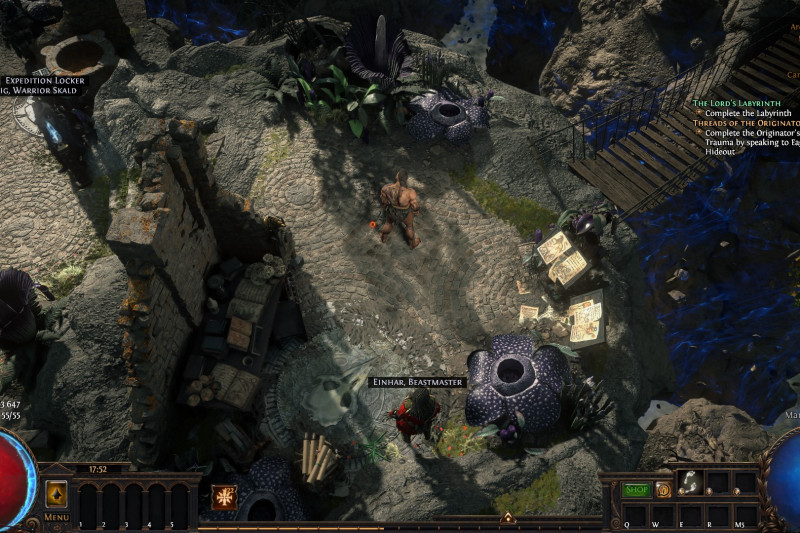Click the orange coin icon beside Shop
The image size is (800, 533).
[663, 490]
